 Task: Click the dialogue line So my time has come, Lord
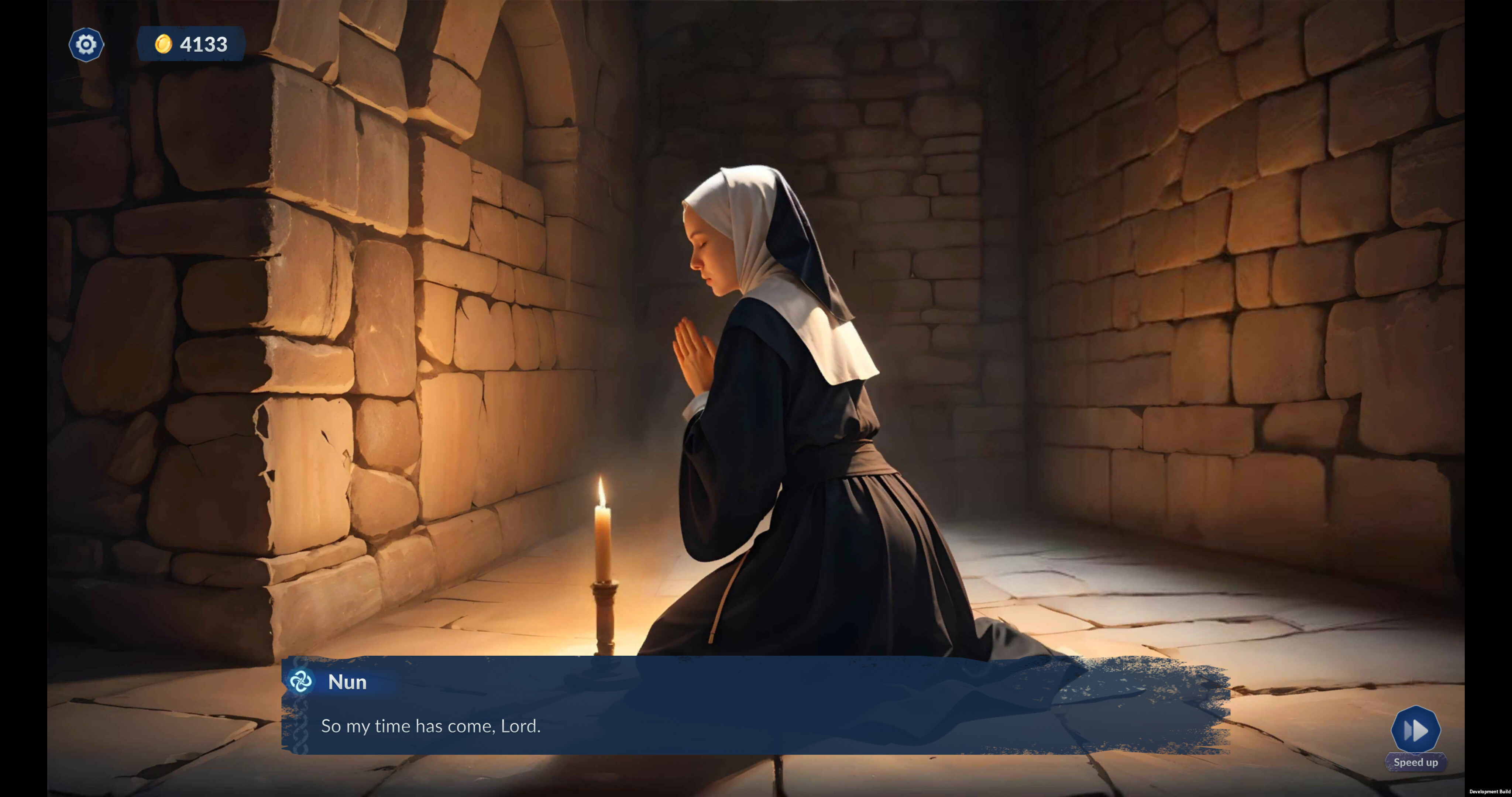pos(430,726)
